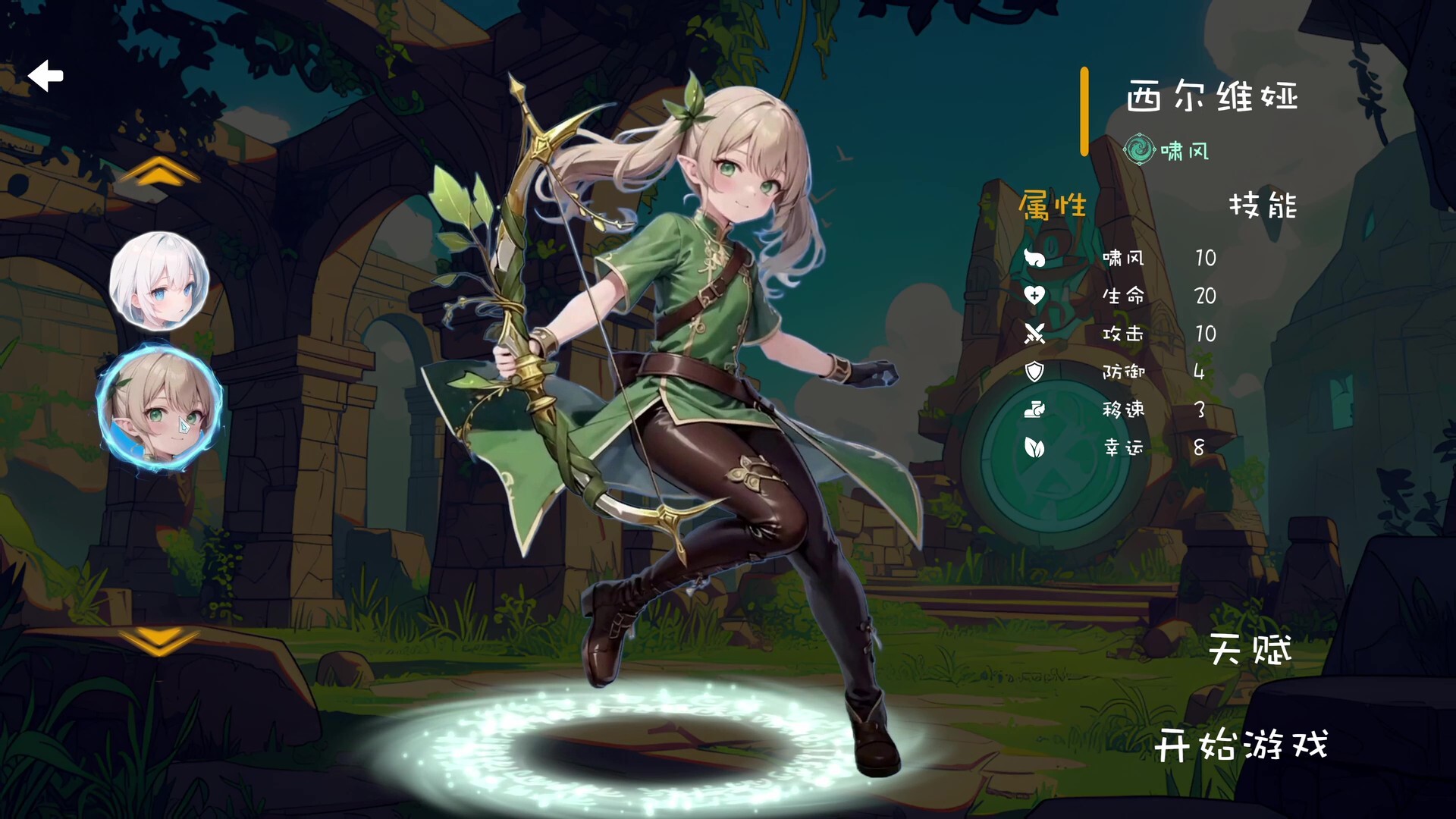Switch to the 技能 skills tab
Image resolution: width=1456 pixels, height=819 pixels.
click(1263, 206)
